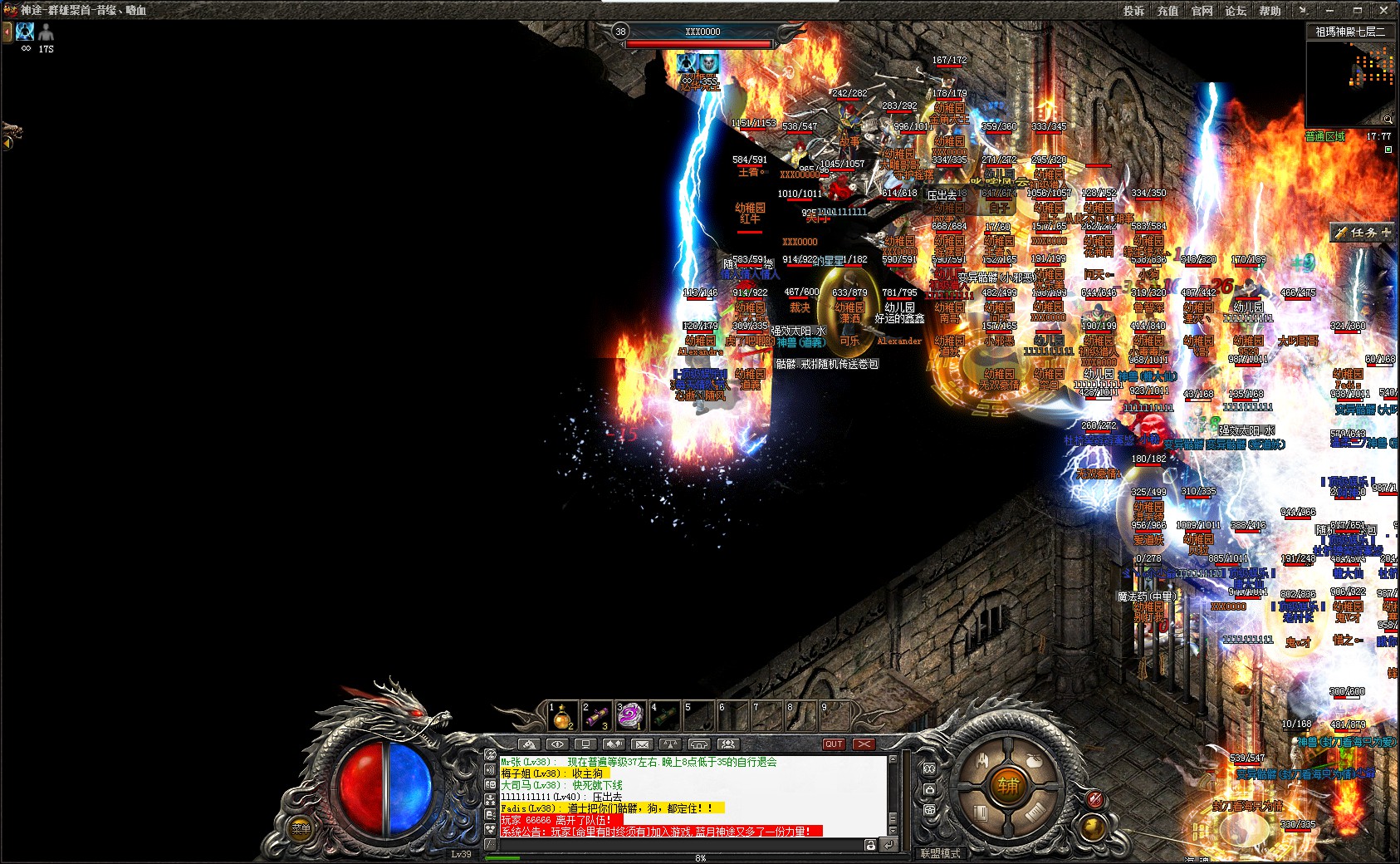This screenshot has height=864, width=1400.
Task: Use the purple scroll in hotbar slot 2
Action: [x=596, y=715]
